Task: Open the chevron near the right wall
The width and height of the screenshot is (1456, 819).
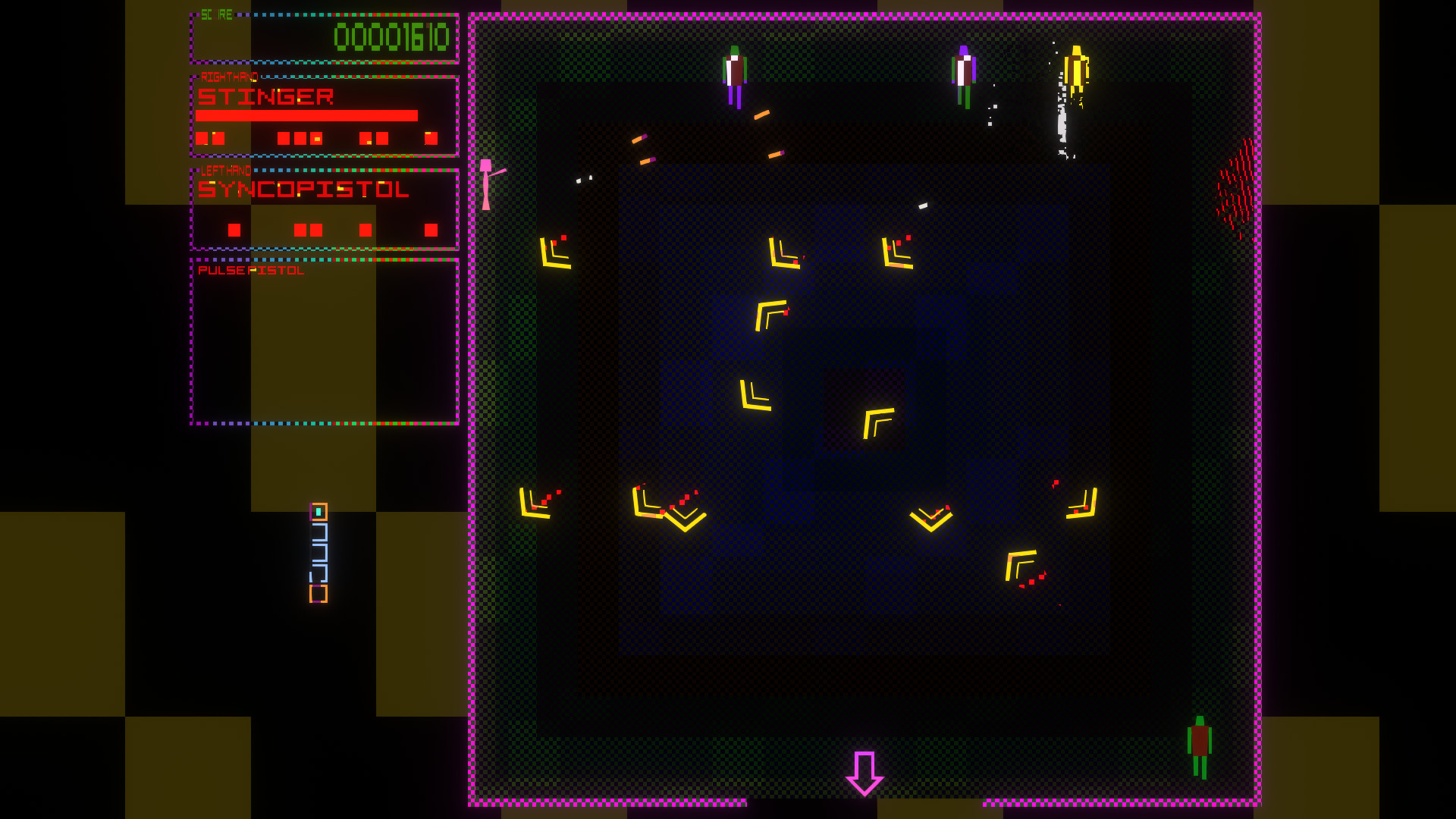Action: point(1081,504)
